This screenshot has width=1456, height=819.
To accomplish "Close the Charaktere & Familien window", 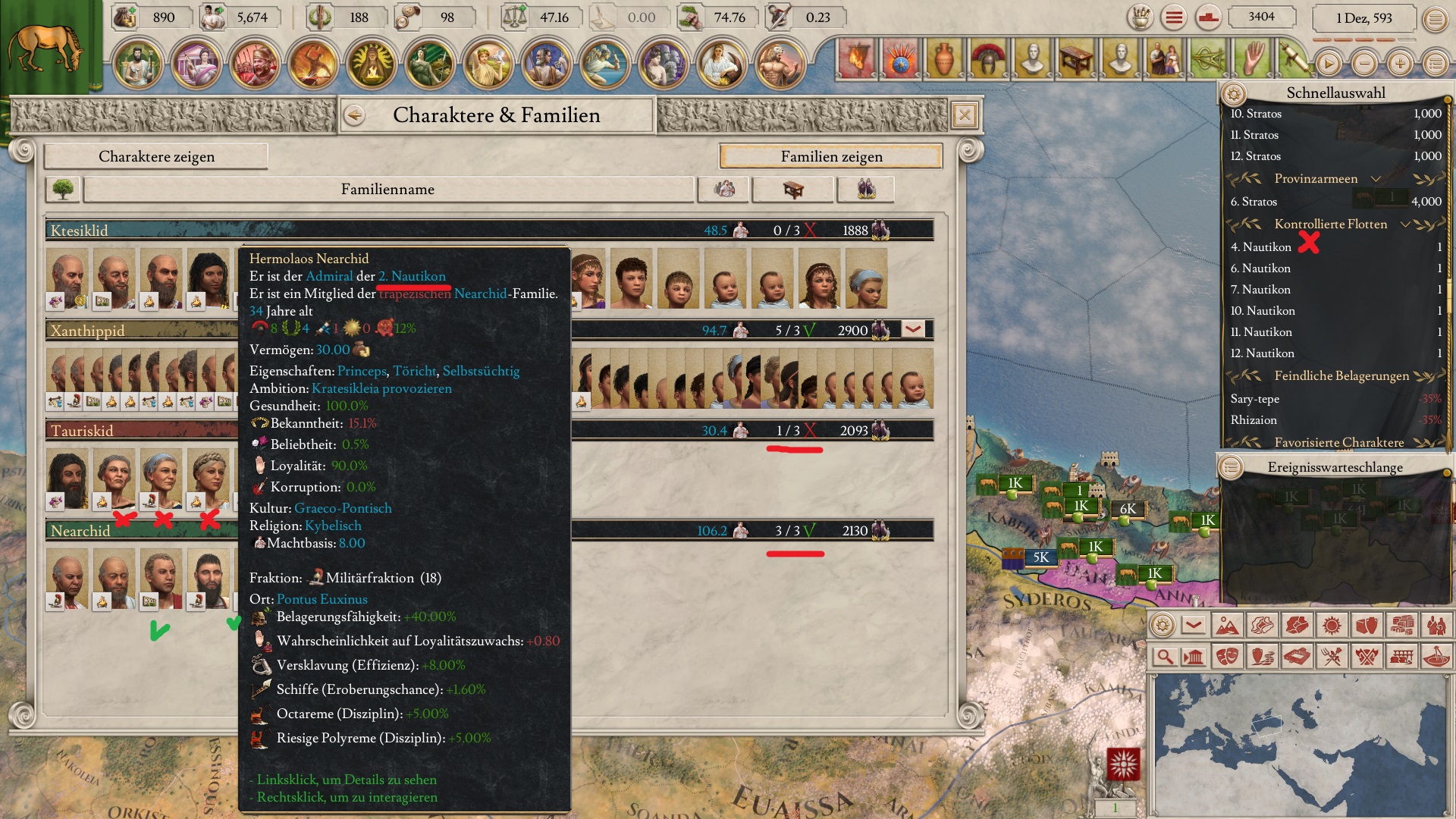I will point(964,115).
